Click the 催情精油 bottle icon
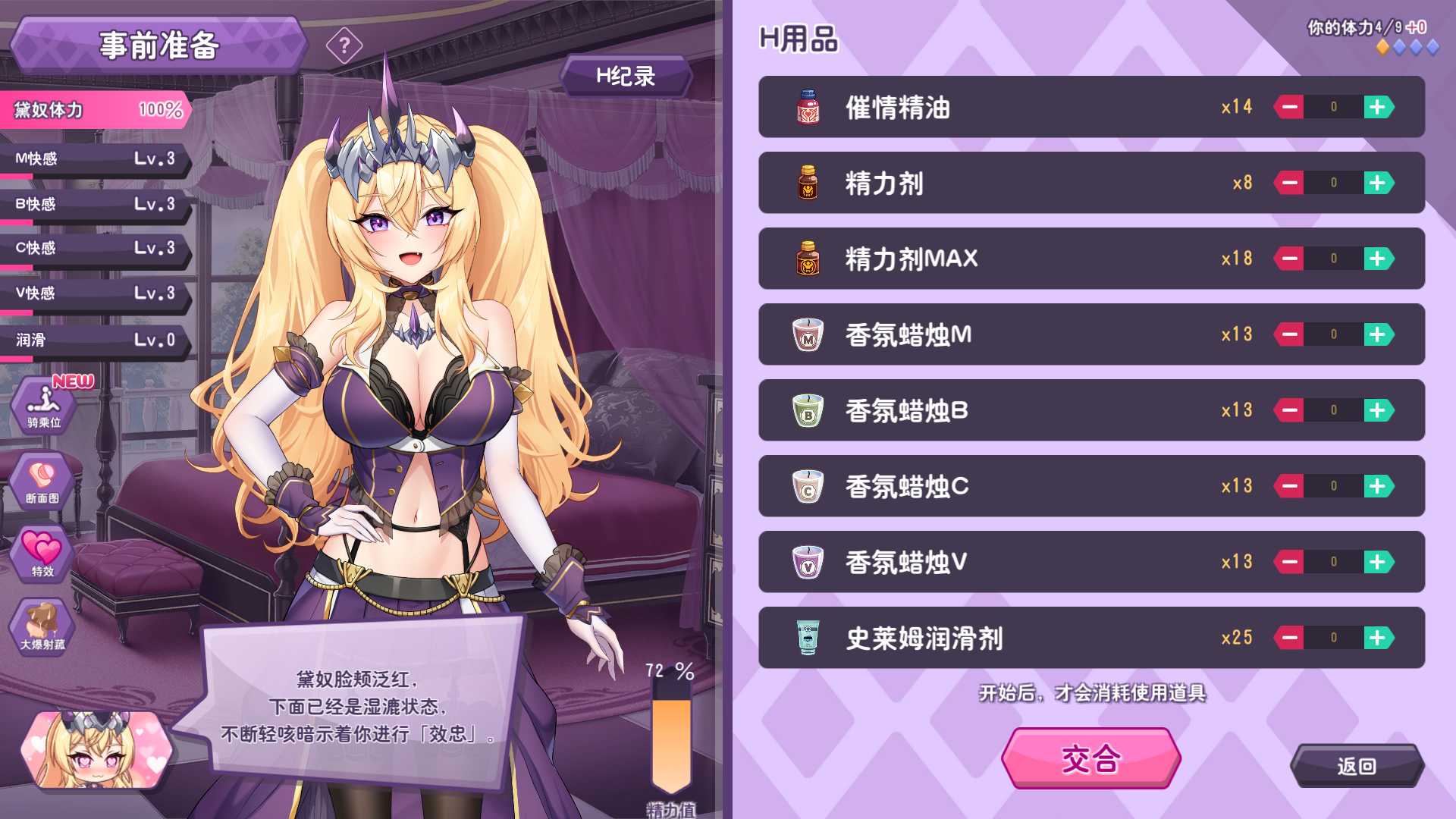 [x=808, y=107]
